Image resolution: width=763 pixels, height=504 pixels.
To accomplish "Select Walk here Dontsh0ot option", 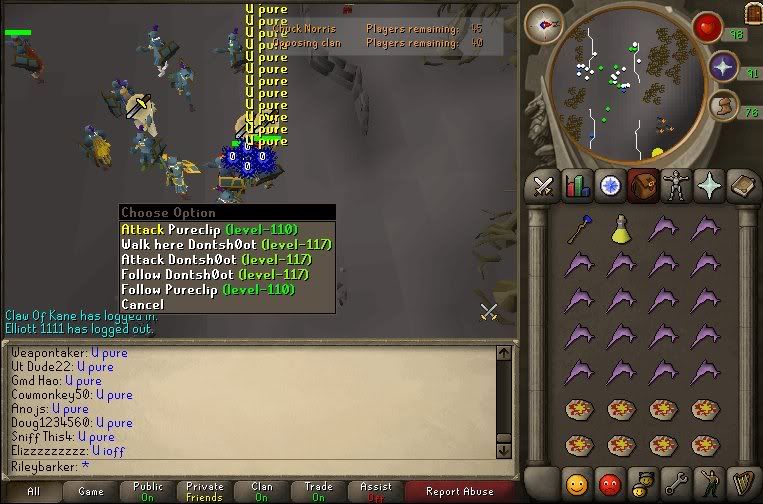I will [x=226, y=244].
